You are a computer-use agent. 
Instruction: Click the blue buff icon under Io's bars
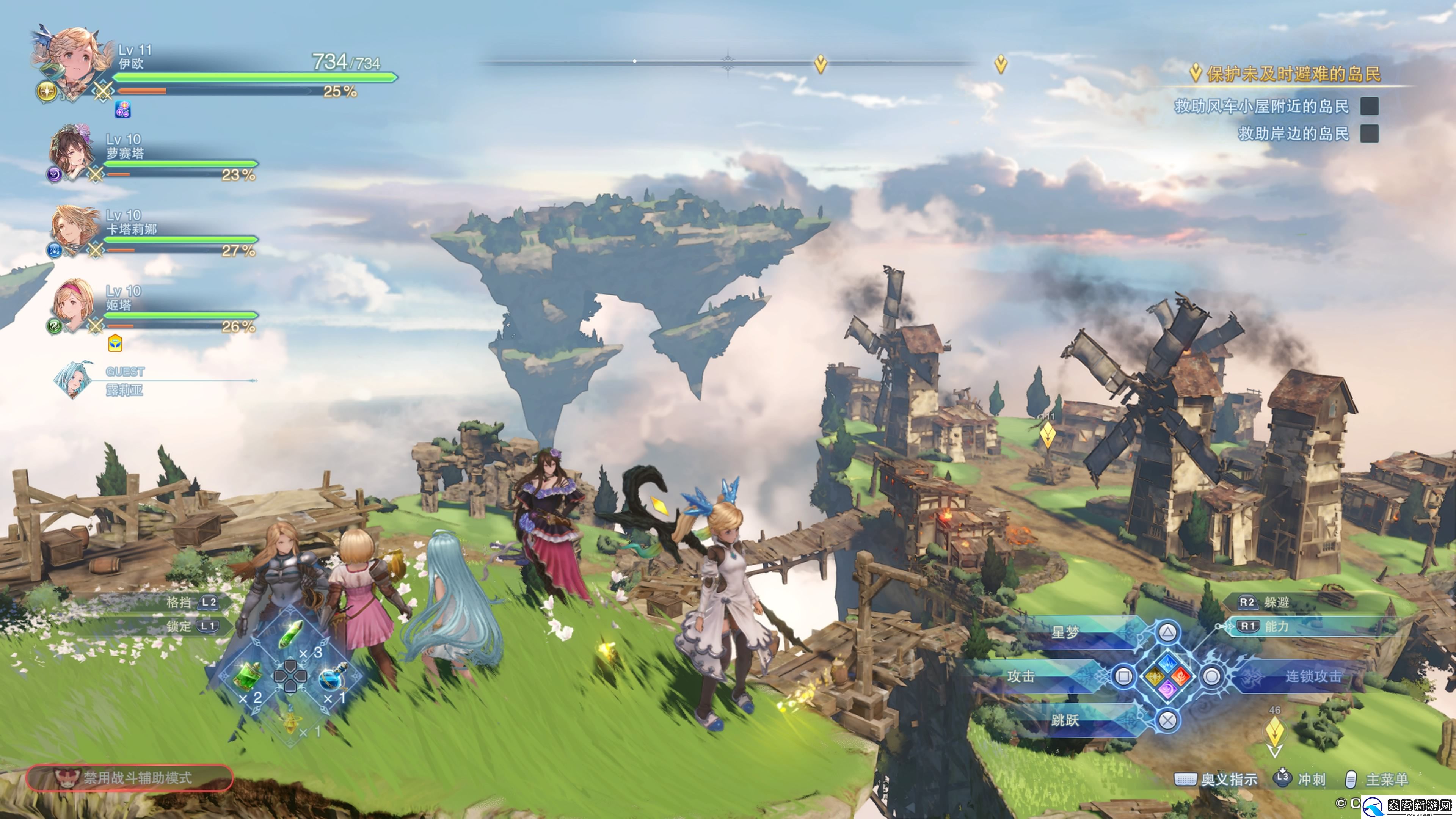tap(122, 109)
